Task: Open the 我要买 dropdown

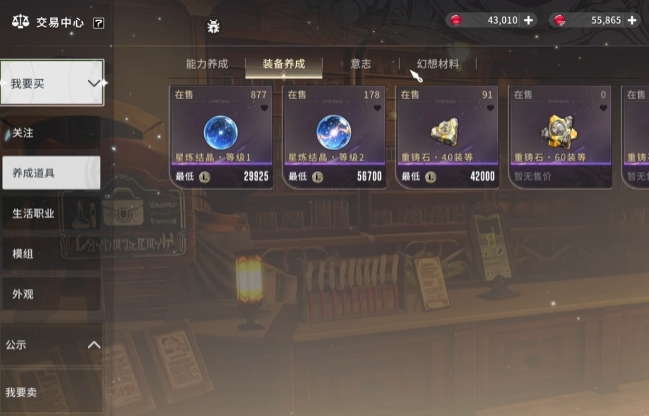Action: (x=52, y=84)
